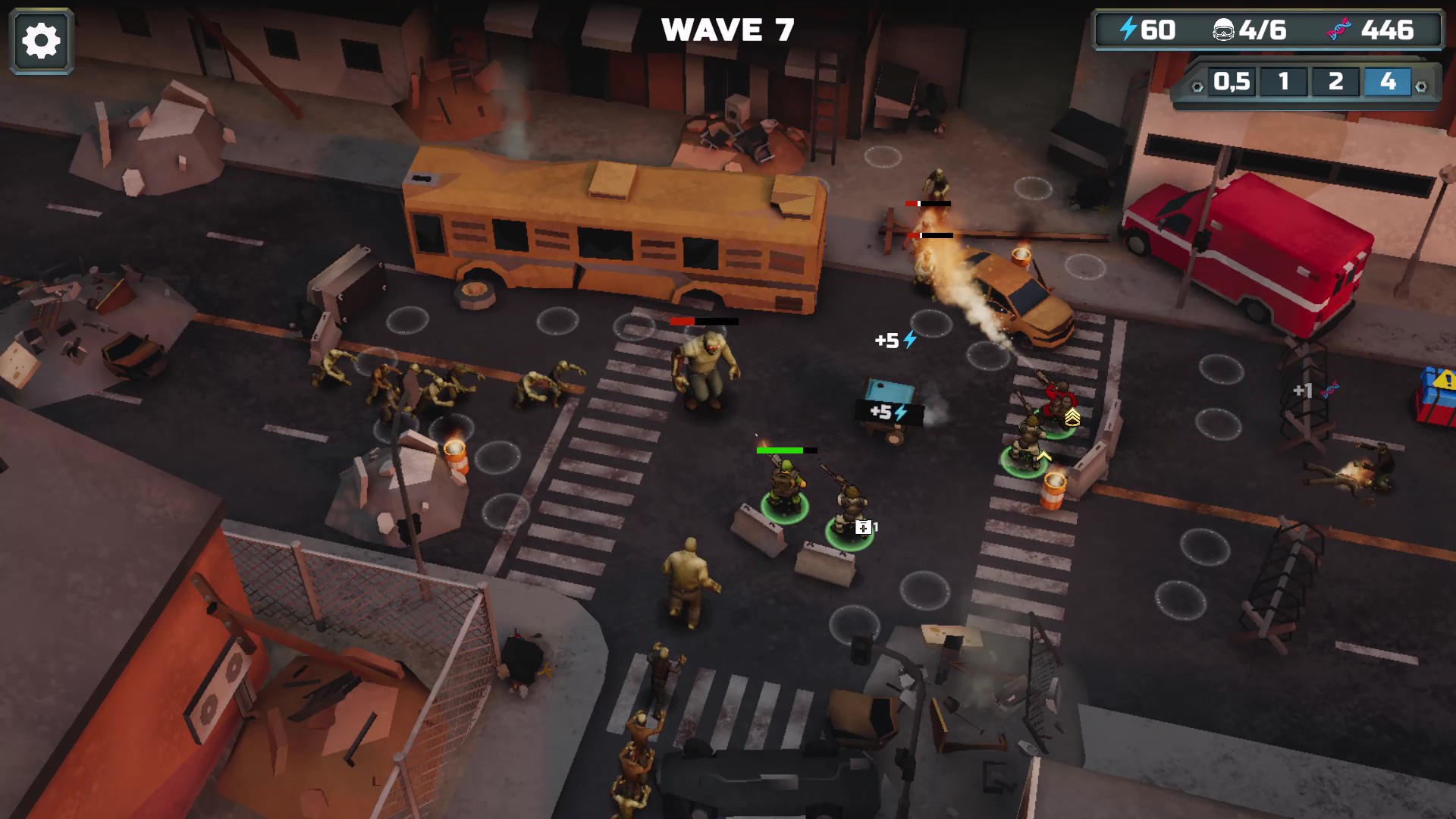Select the highlighted 4x speed button
Screen dimensions: 1456x819
point(1389,82)
